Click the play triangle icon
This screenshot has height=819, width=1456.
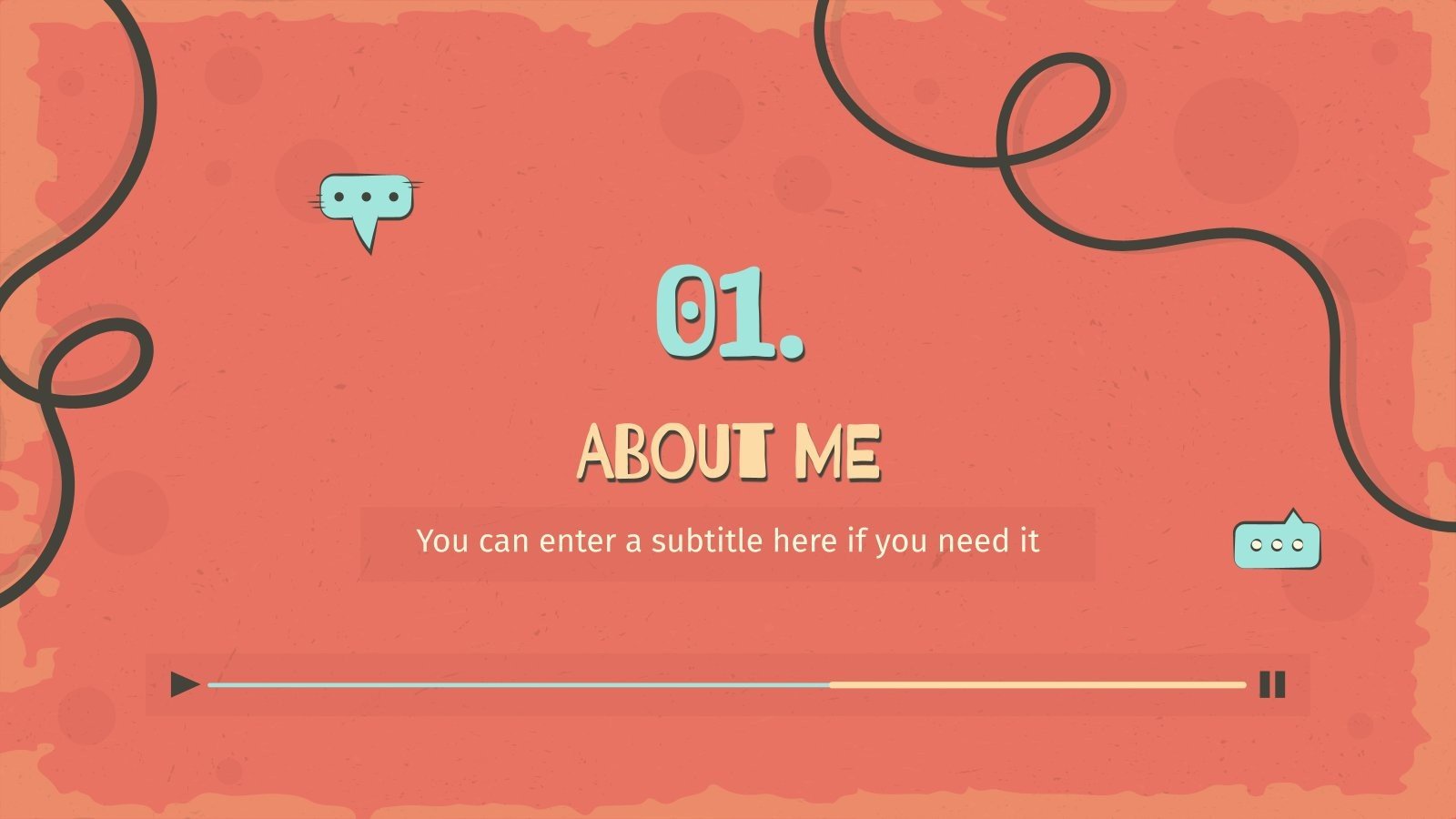click(185, 684)
